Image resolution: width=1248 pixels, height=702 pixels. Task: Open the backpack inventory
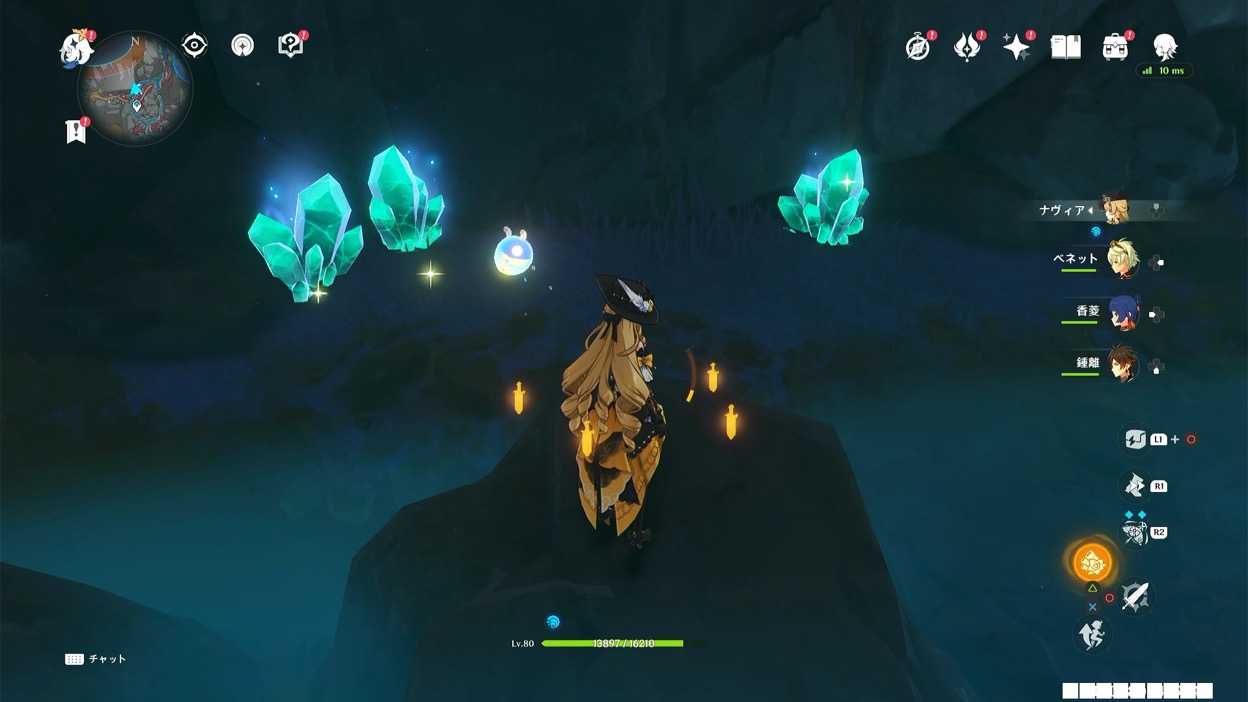1115,47
